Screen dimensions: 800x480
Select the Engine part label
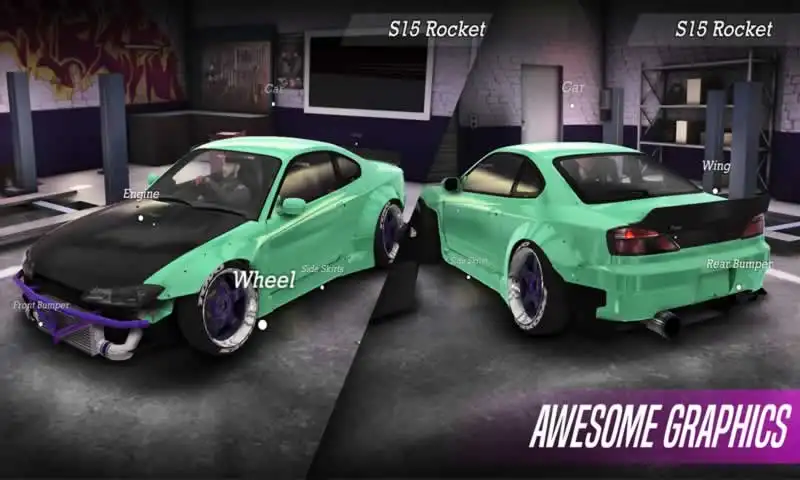point(141,194)
